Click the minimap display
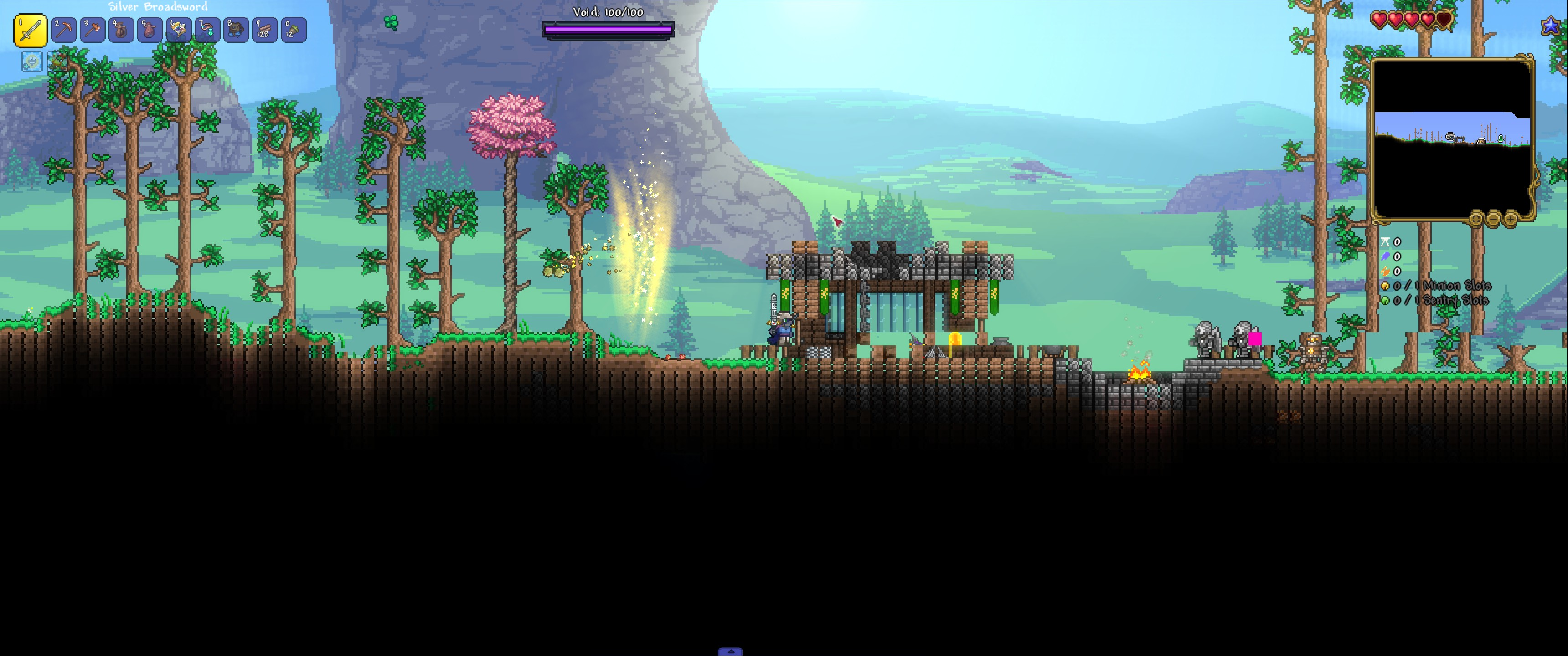The height and width of the screenshot is (656, 1568). click(1452, 139)
